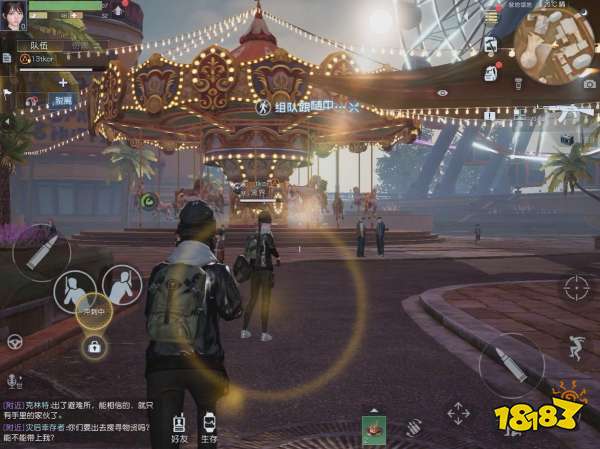Tap the left-side bullet fire button
Viewport: 600px width, 449px height.
coord(41,252)
